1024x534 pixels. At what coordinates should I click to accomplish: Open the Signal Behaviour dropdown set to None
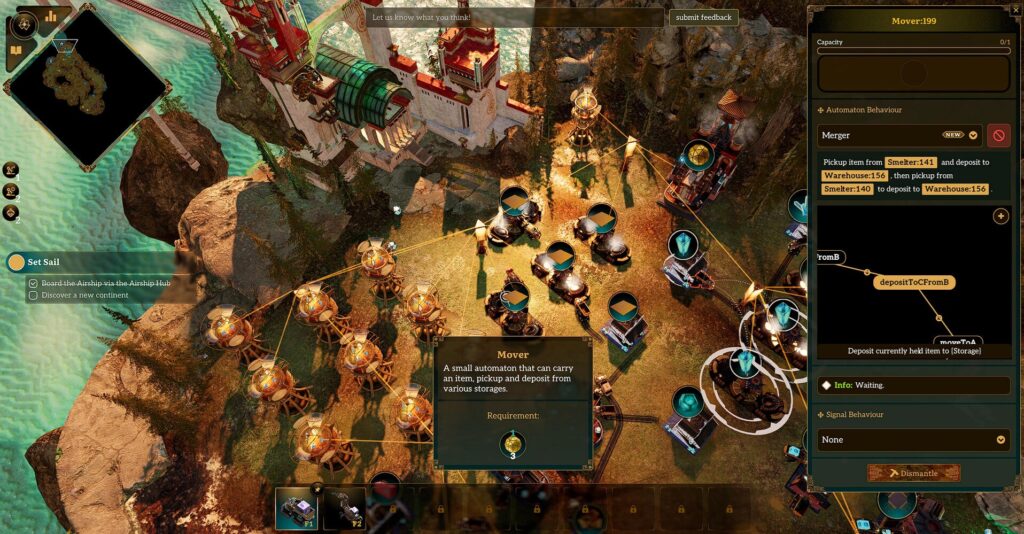(913, 440)
